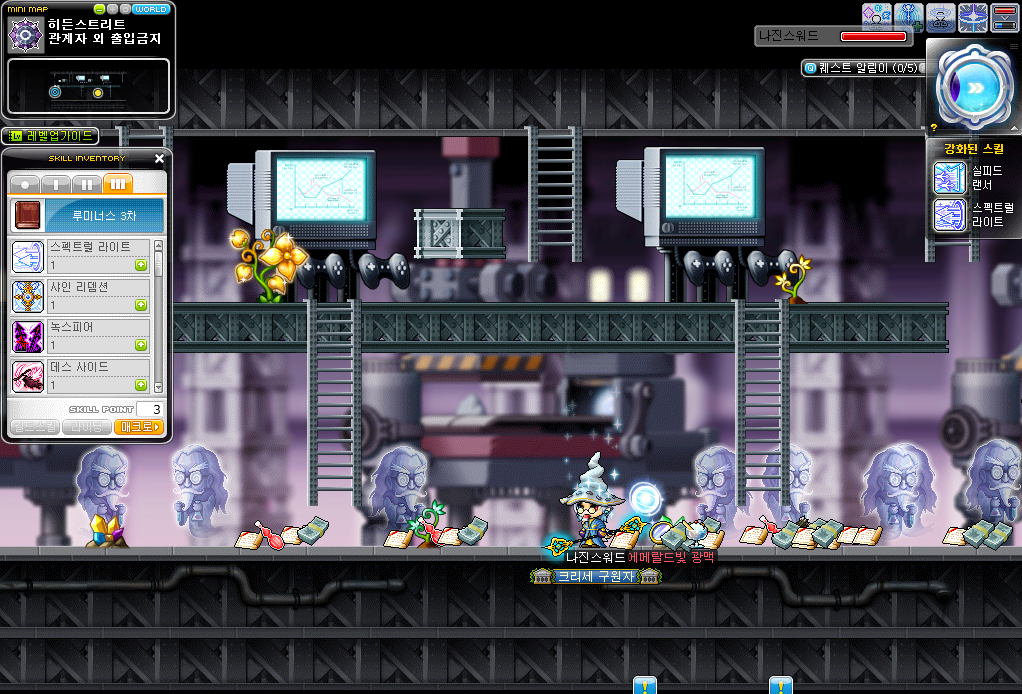Add a skill point to 샤인 리뎀션
Screen dimensions: 1022x694
tap(141, 305)
